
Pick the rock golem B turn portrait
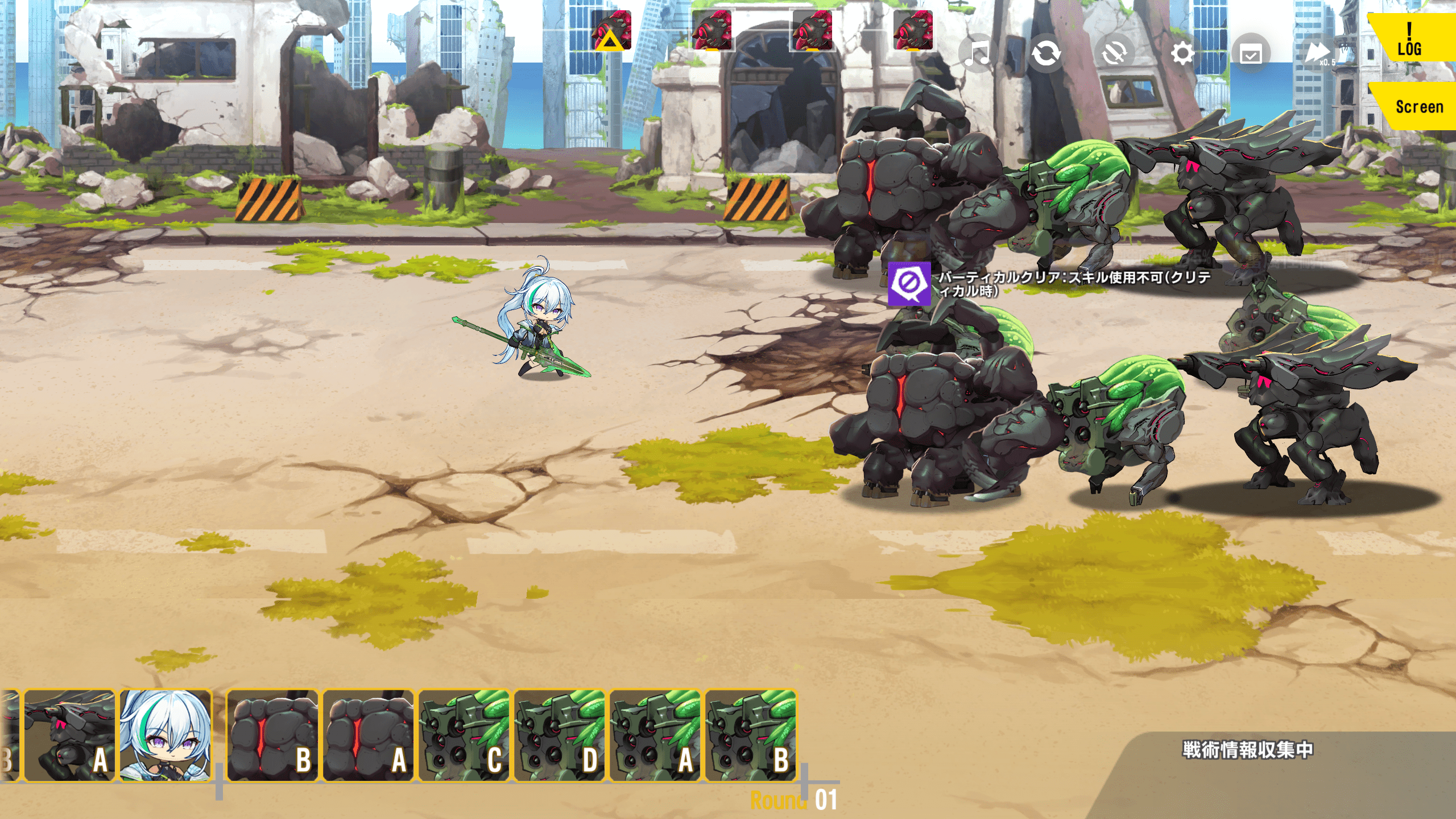click(x=272, y=735)
